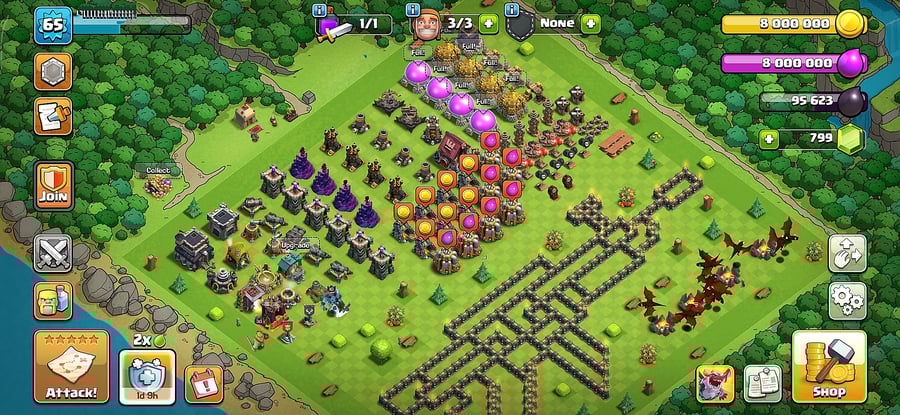900x415 pixels.
Task: Open the barbarian army training menu
Action: [53, 300]
